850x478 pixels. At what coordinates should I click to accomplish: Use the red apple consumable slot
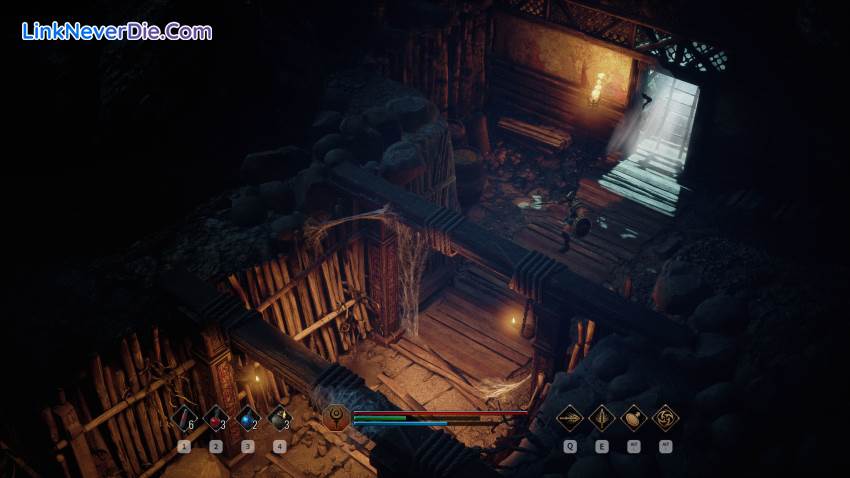click(x=216, y=418)
